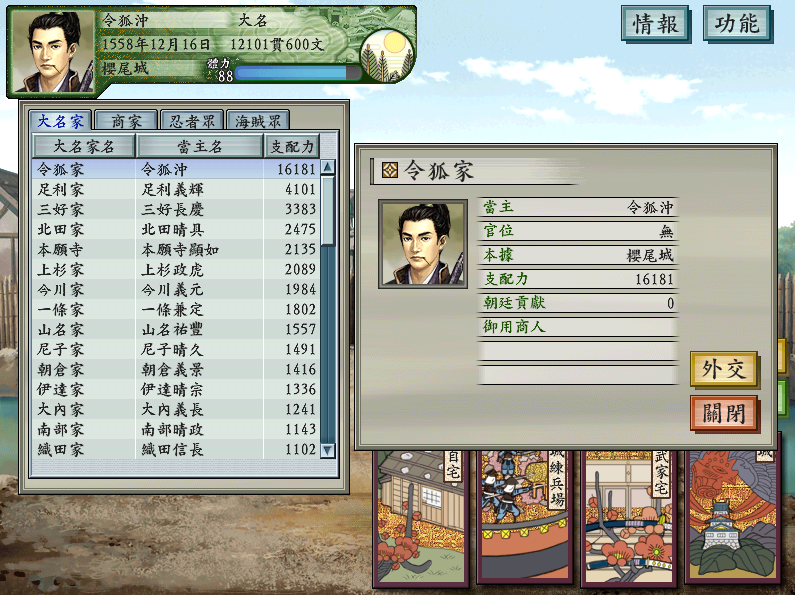The width and height of the screenshot is (795, 595).
Task: Choose the 三好家 list entry
Action: tap(176, 209)
